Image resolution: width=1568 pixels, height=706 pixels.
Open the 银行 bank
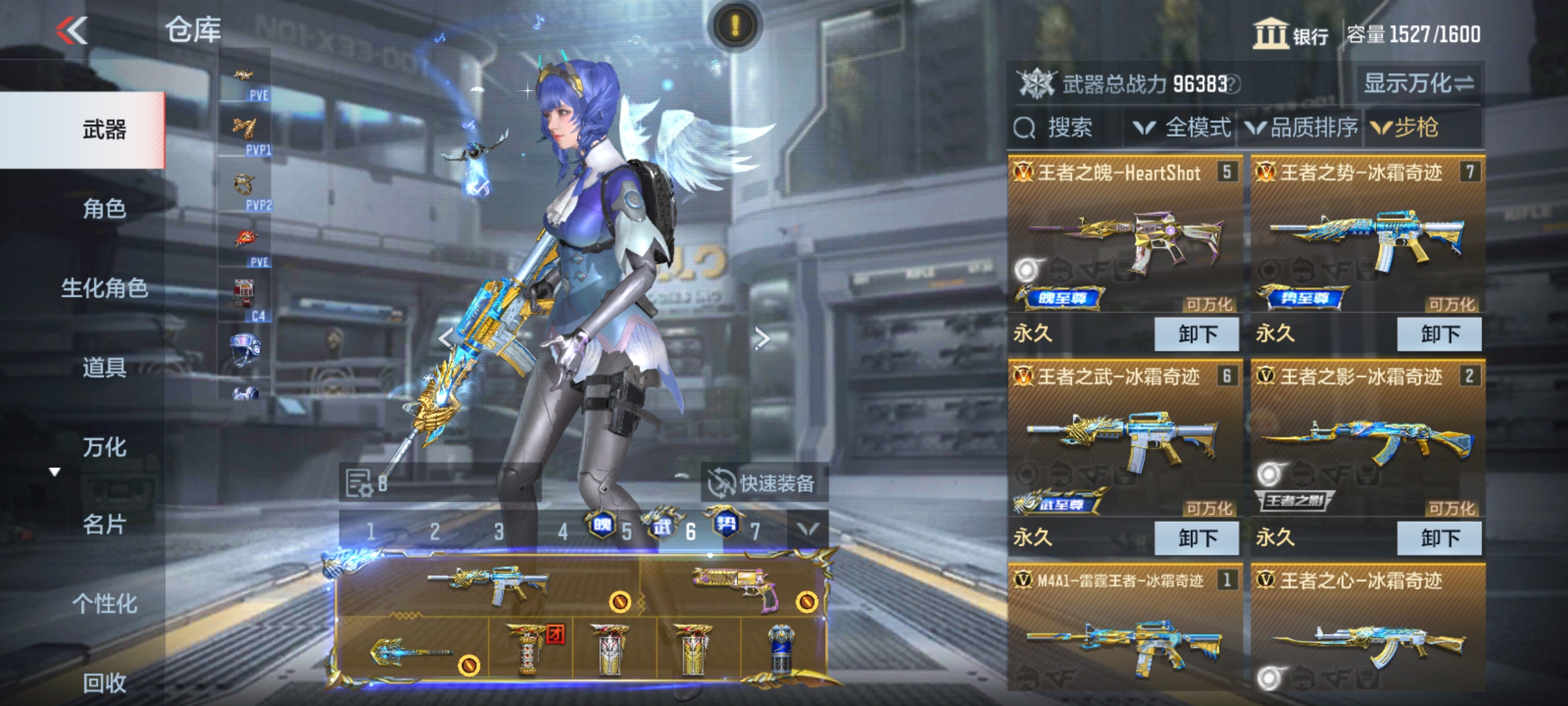(x=1291, y=34)
